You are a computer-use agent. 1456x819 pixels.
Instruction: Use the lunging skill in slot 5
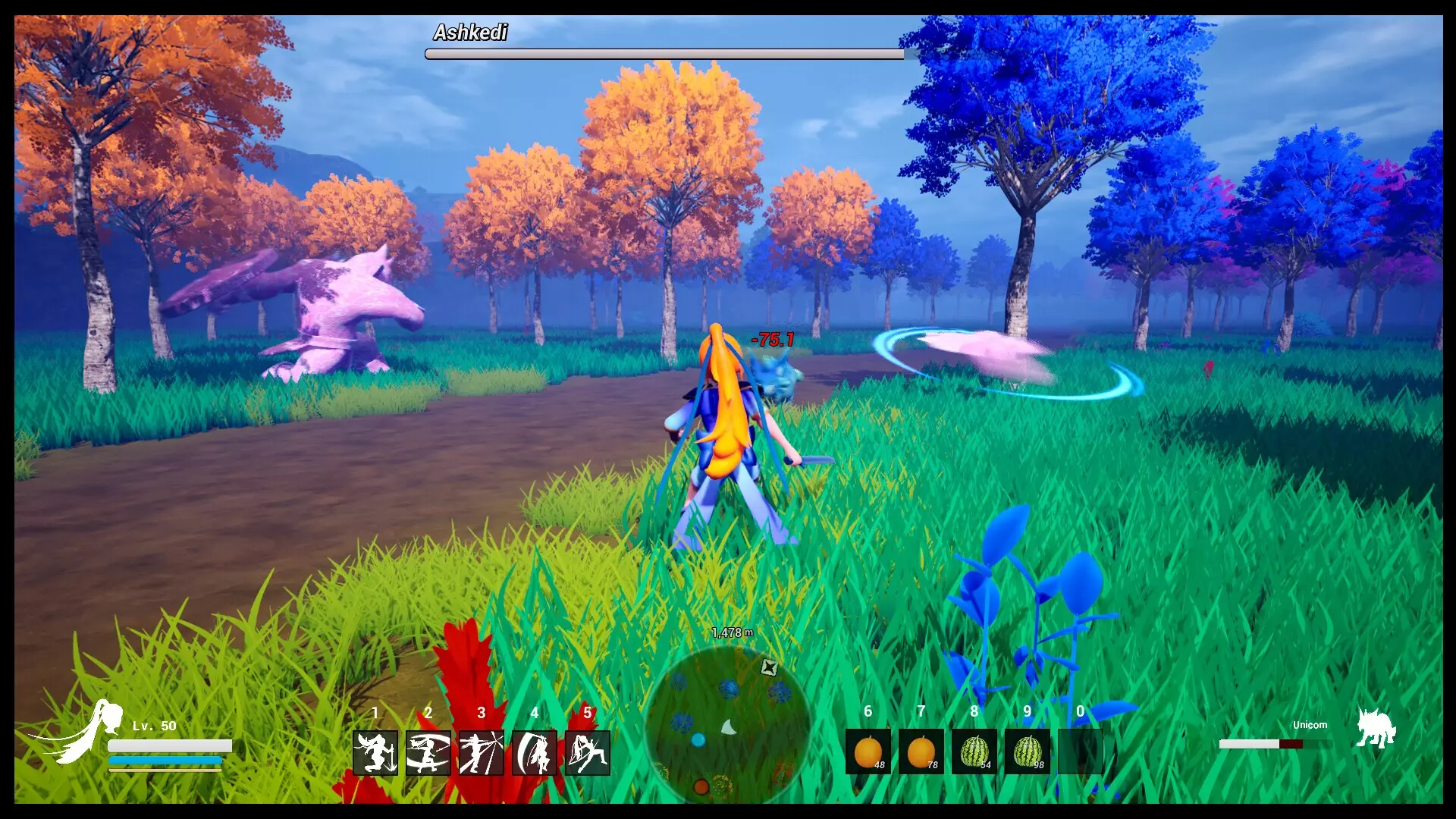coord(588,752)
